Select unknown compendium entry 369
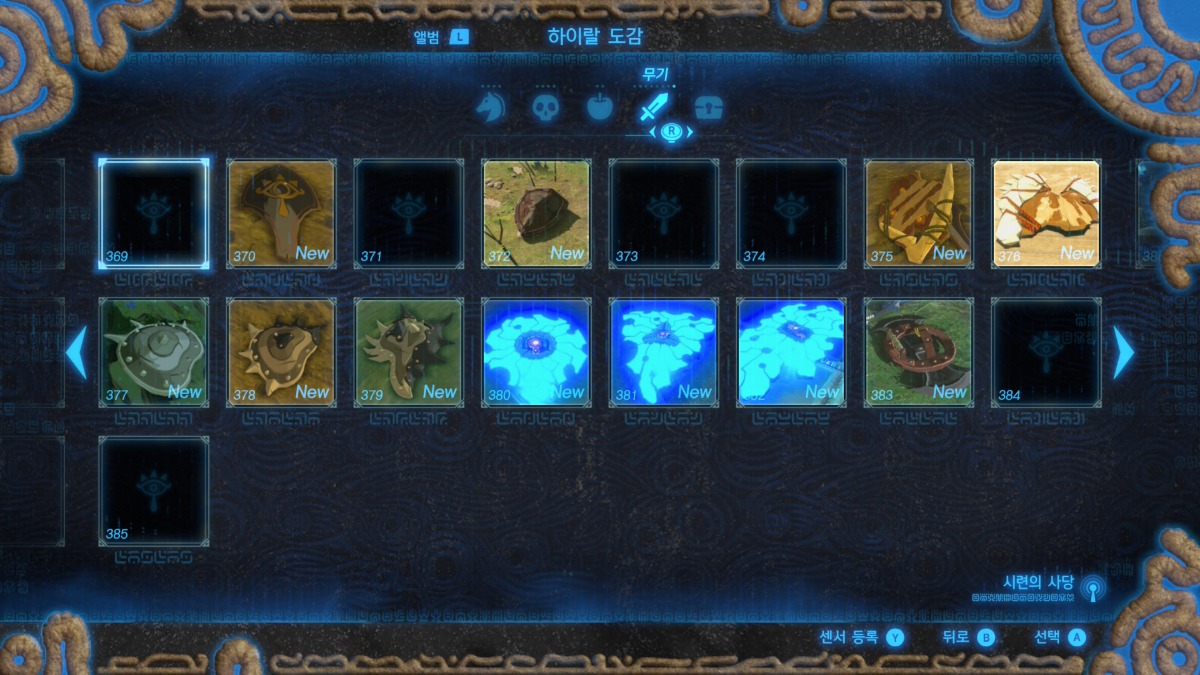The width and height of the screenshot is (1200, 675). (x=154, y=214)
